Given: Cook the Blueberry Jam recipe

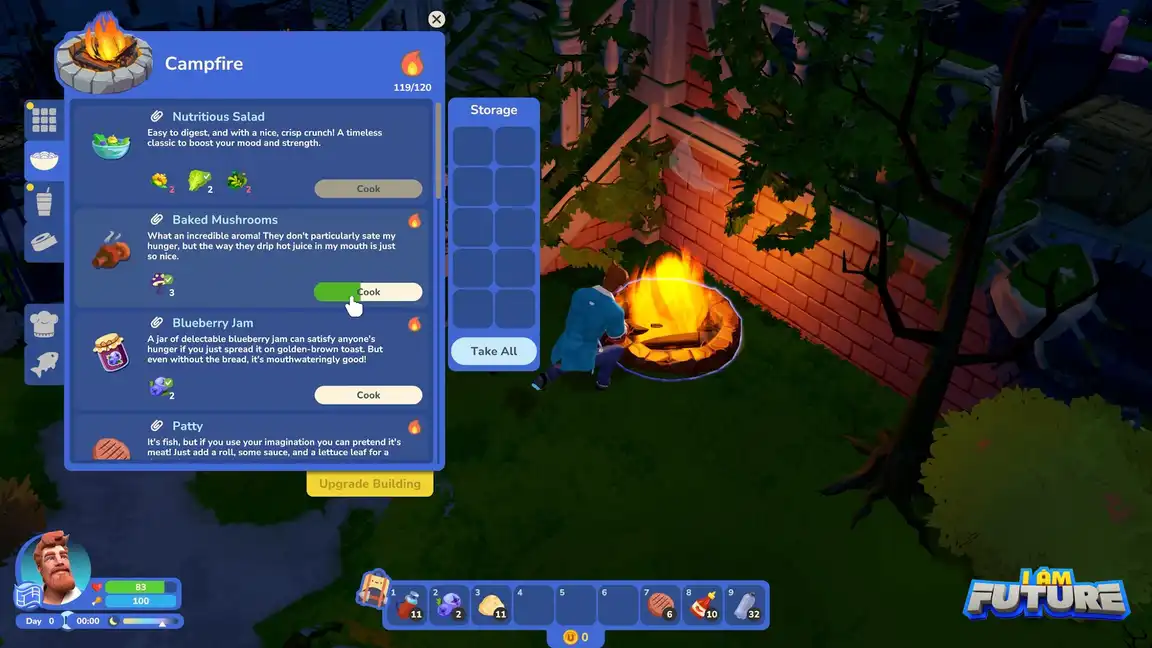Looking at the screenshot, I should click(x=368, y=395).
